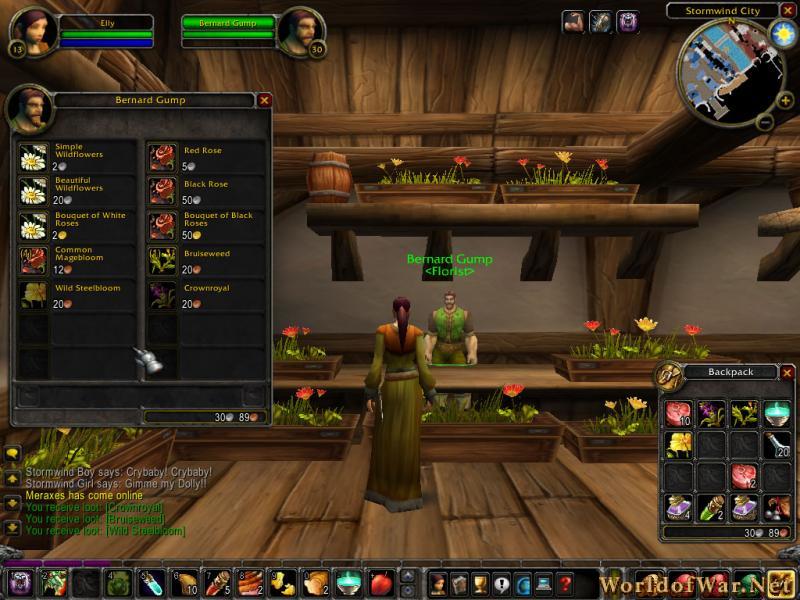Image resolution: width=800 pixels, height=600 pixels.
Task: Close the Bernard Gump vendor window
Action: pos(264,100)
